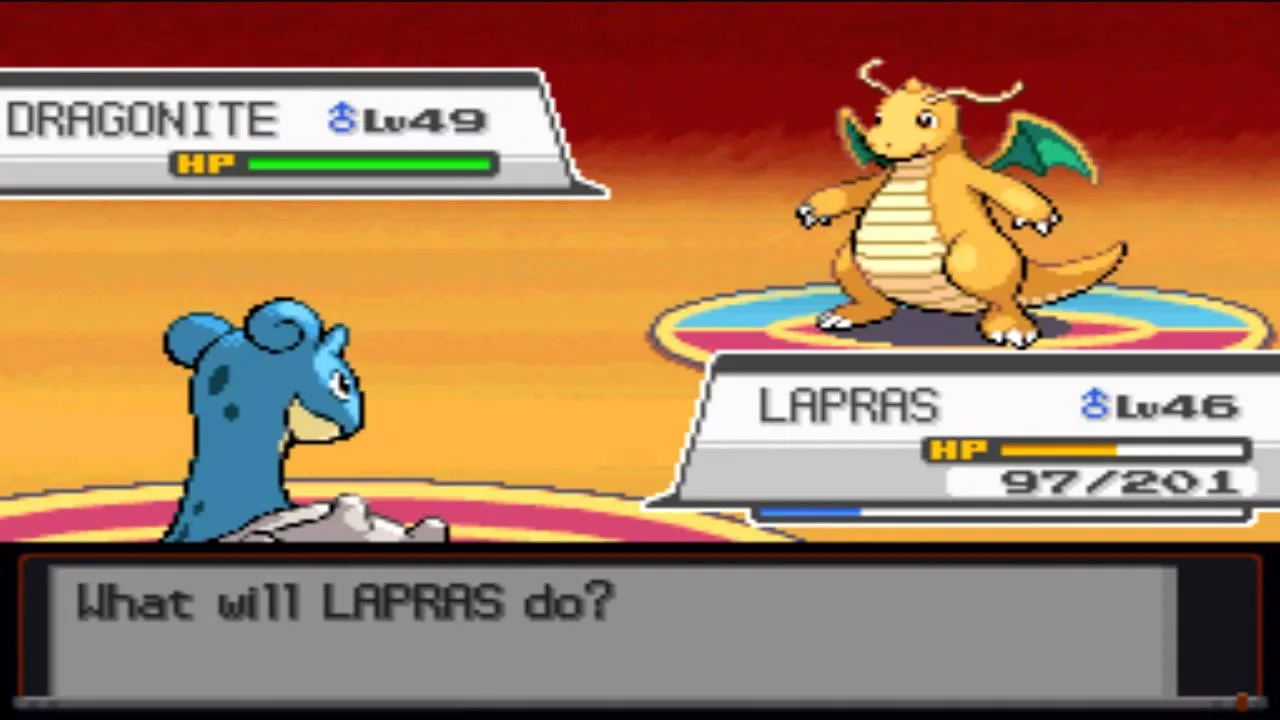
Task: Select the LAPRAS name label
Action: point(848,405)
